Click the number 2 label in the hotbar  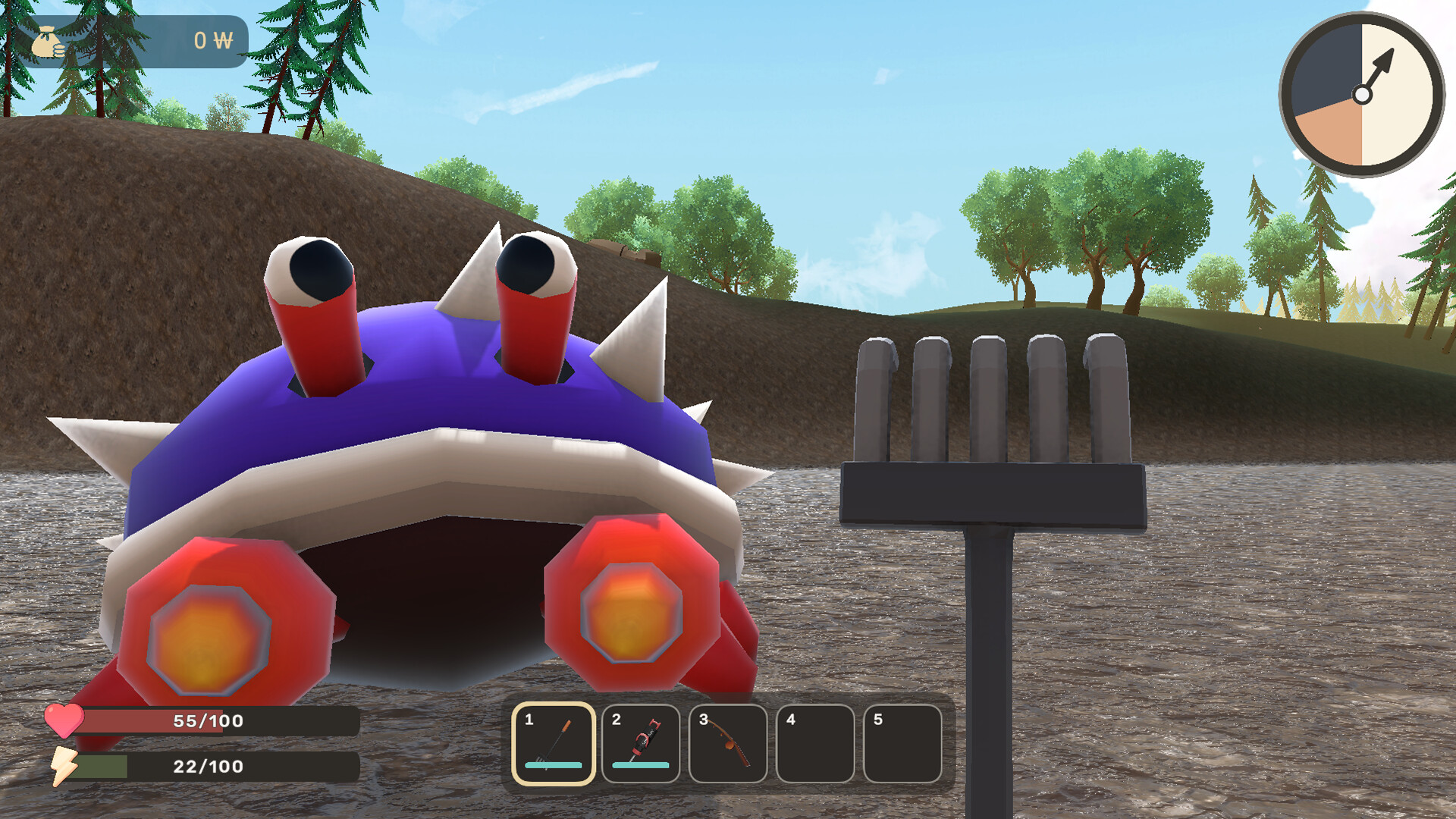tap(616, 721)
